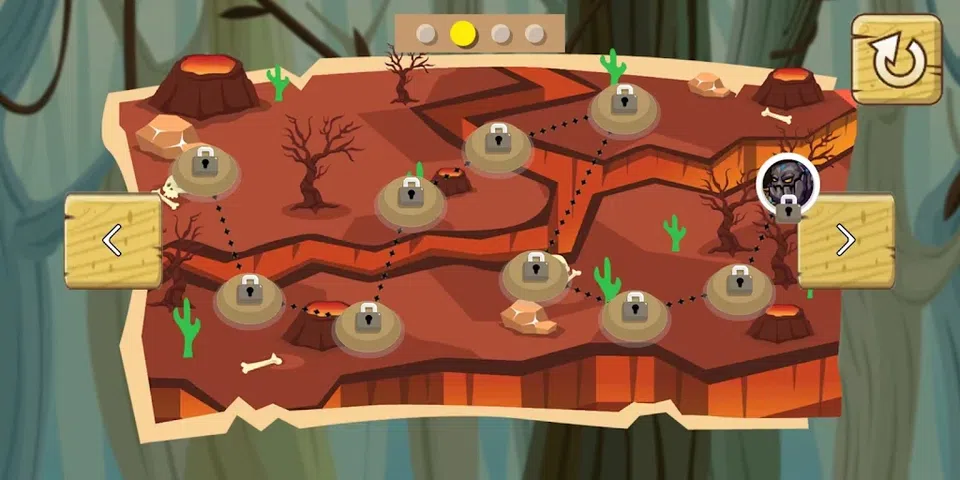
Task: Open the locked boss level with monster portrait
Action: point(788,187)
